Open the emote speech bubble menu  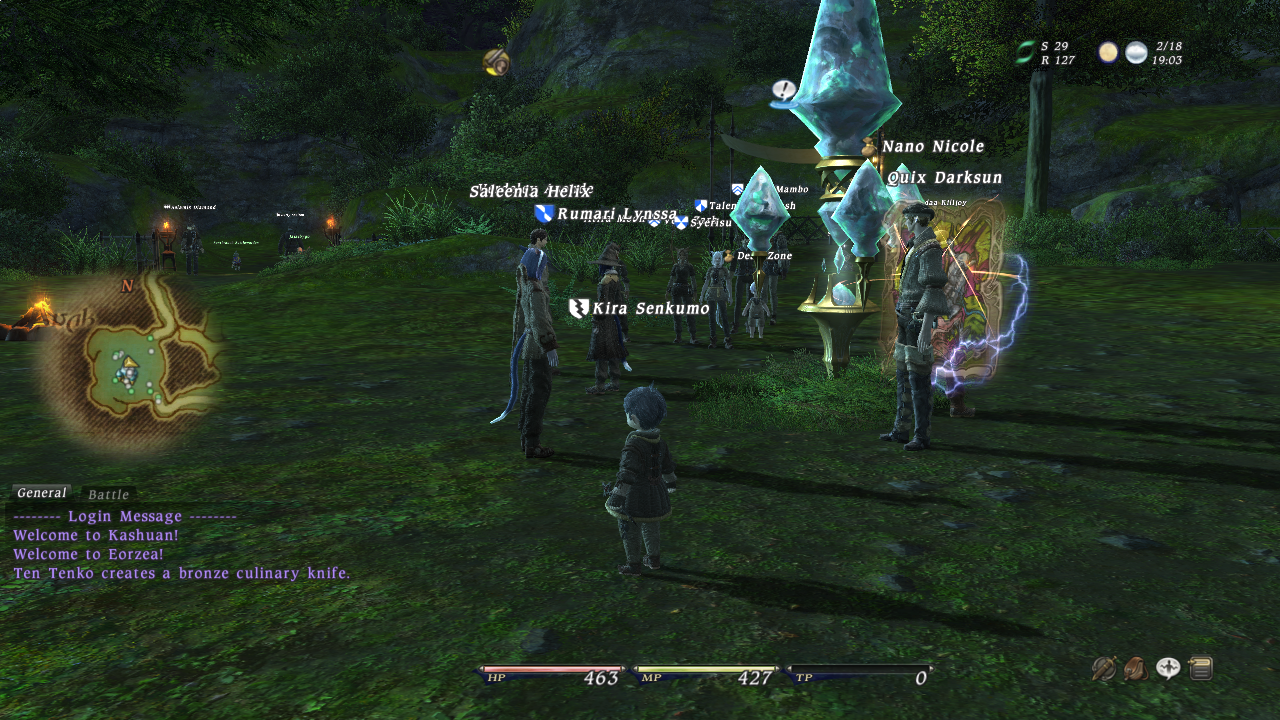(x=1168, y=668)
